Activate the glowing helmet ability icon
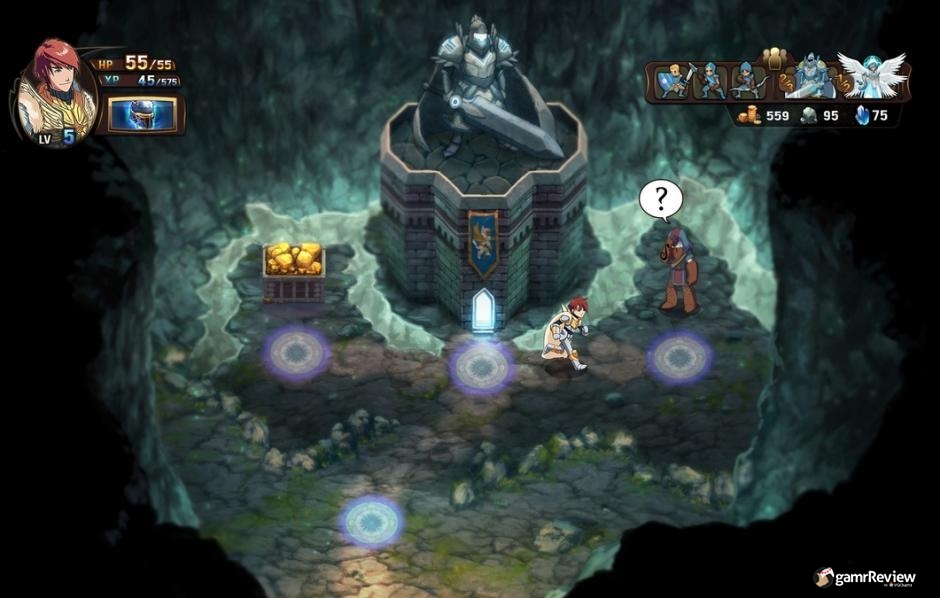940x598 pixels. point(141,114)
